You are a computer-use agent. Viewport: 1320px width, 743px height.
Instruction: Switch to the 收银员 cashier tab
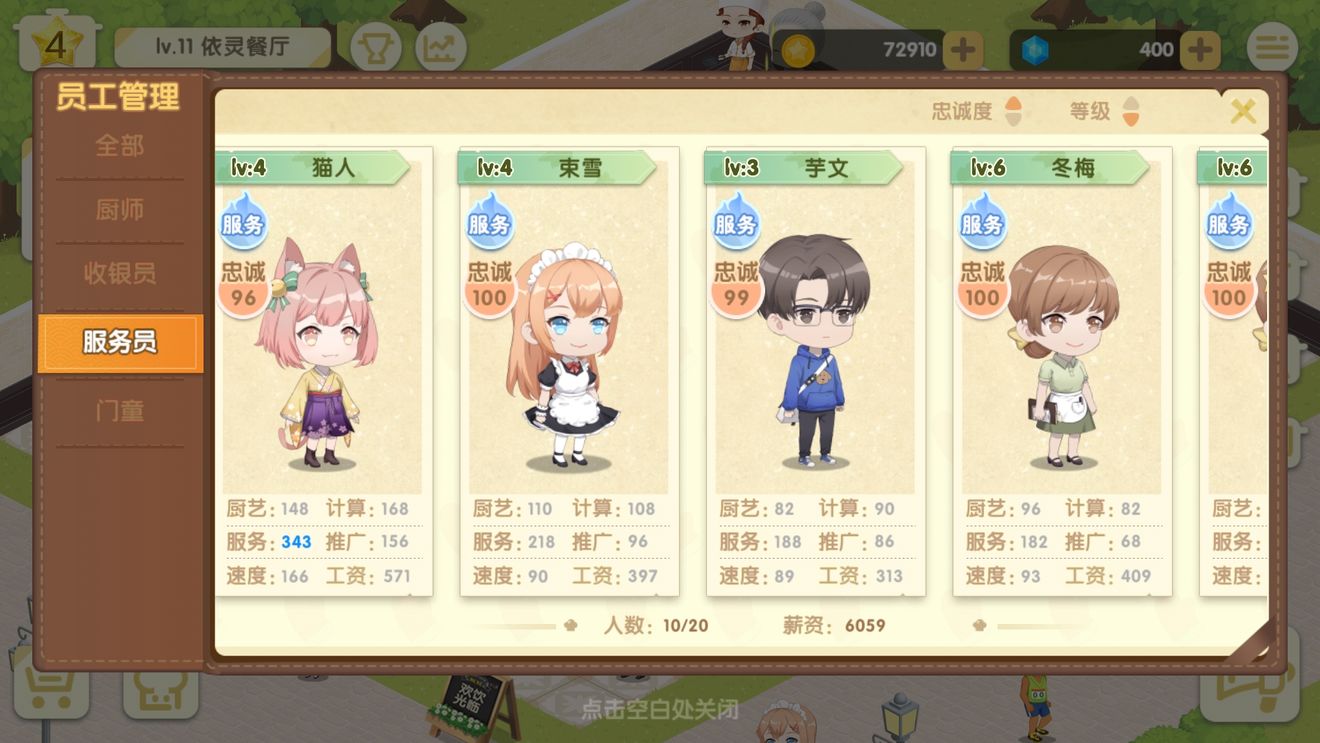coord(119,276)
